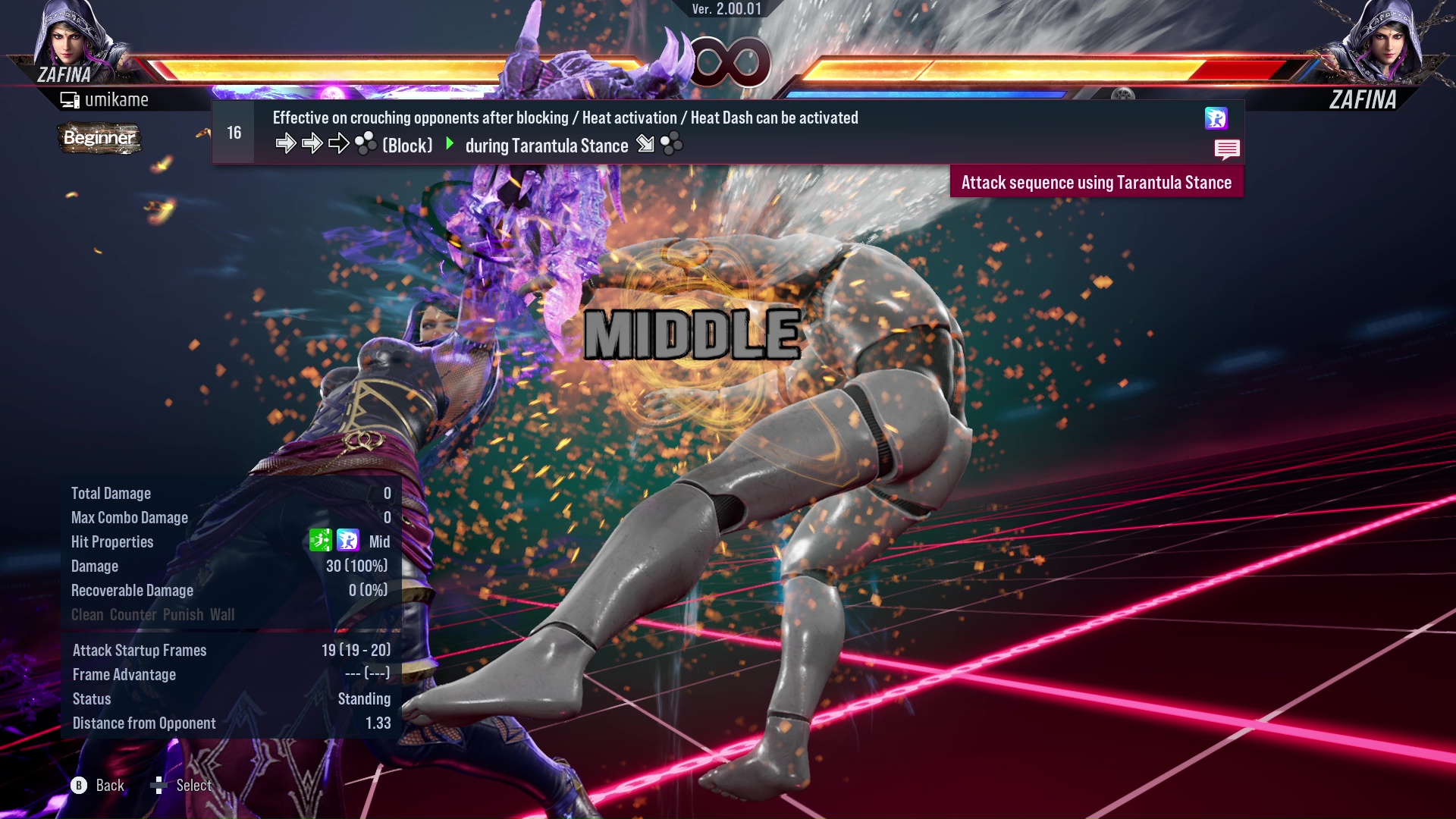The width and height of the screenshot is (1456, 819).
Task: Toggle the Wall indicator in the damage panel
Action: coord(224,615)
